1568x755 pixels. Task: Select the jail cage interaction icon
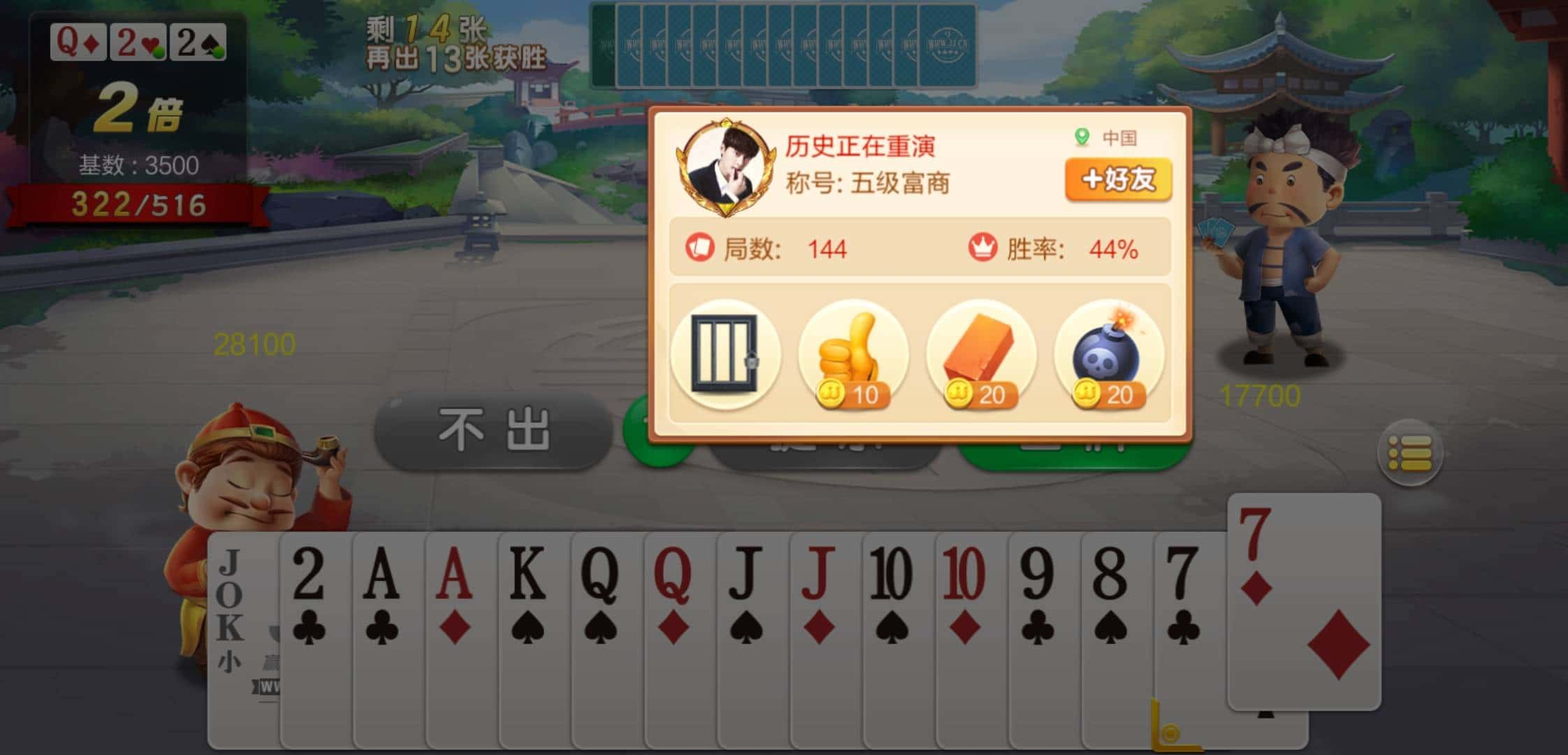725,357
